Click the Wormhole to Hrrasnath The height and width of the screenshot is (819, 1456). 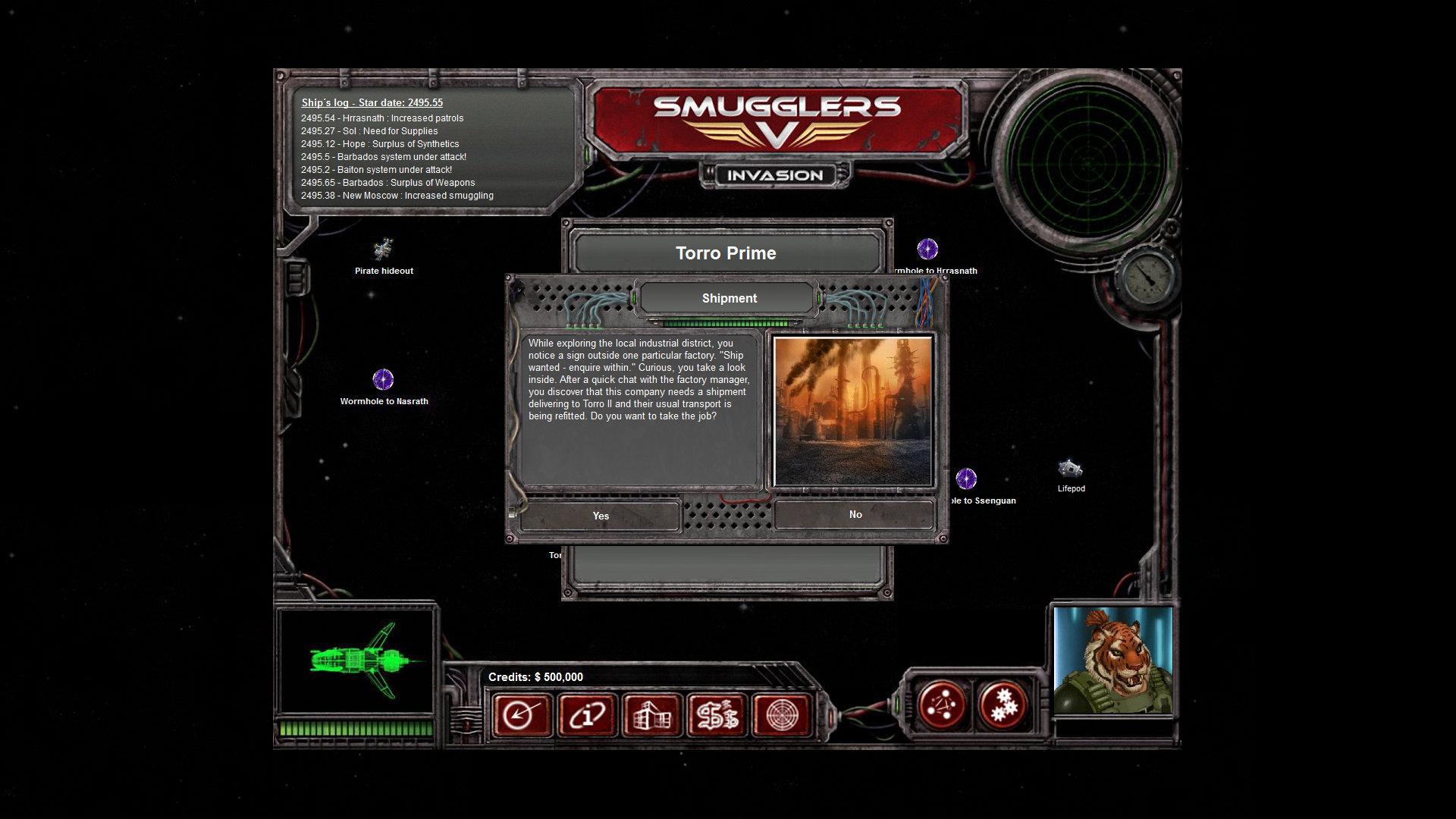[x=927, y=249]
